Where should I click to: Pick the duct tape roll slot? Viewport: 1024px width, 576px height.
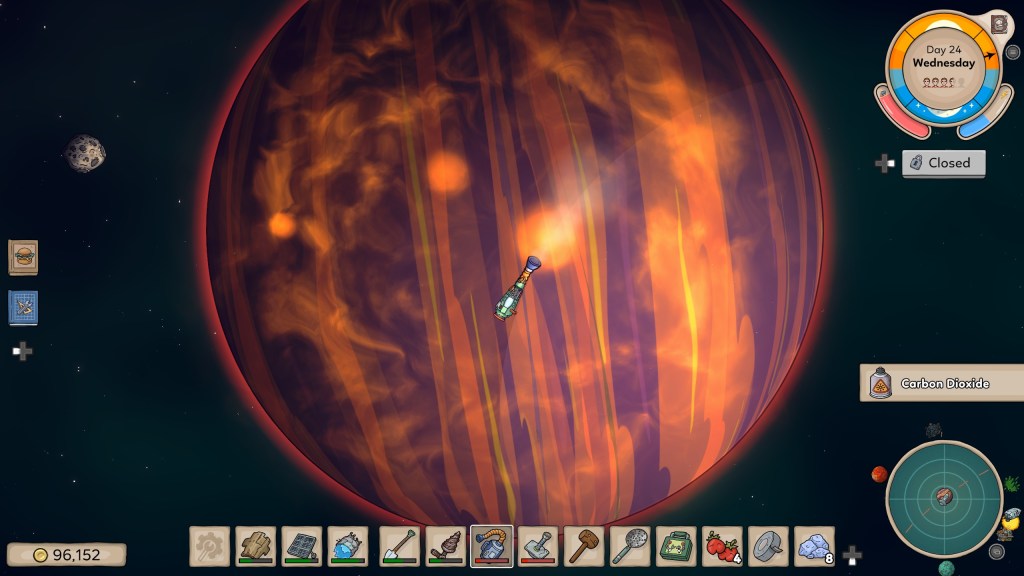point(768,546)
